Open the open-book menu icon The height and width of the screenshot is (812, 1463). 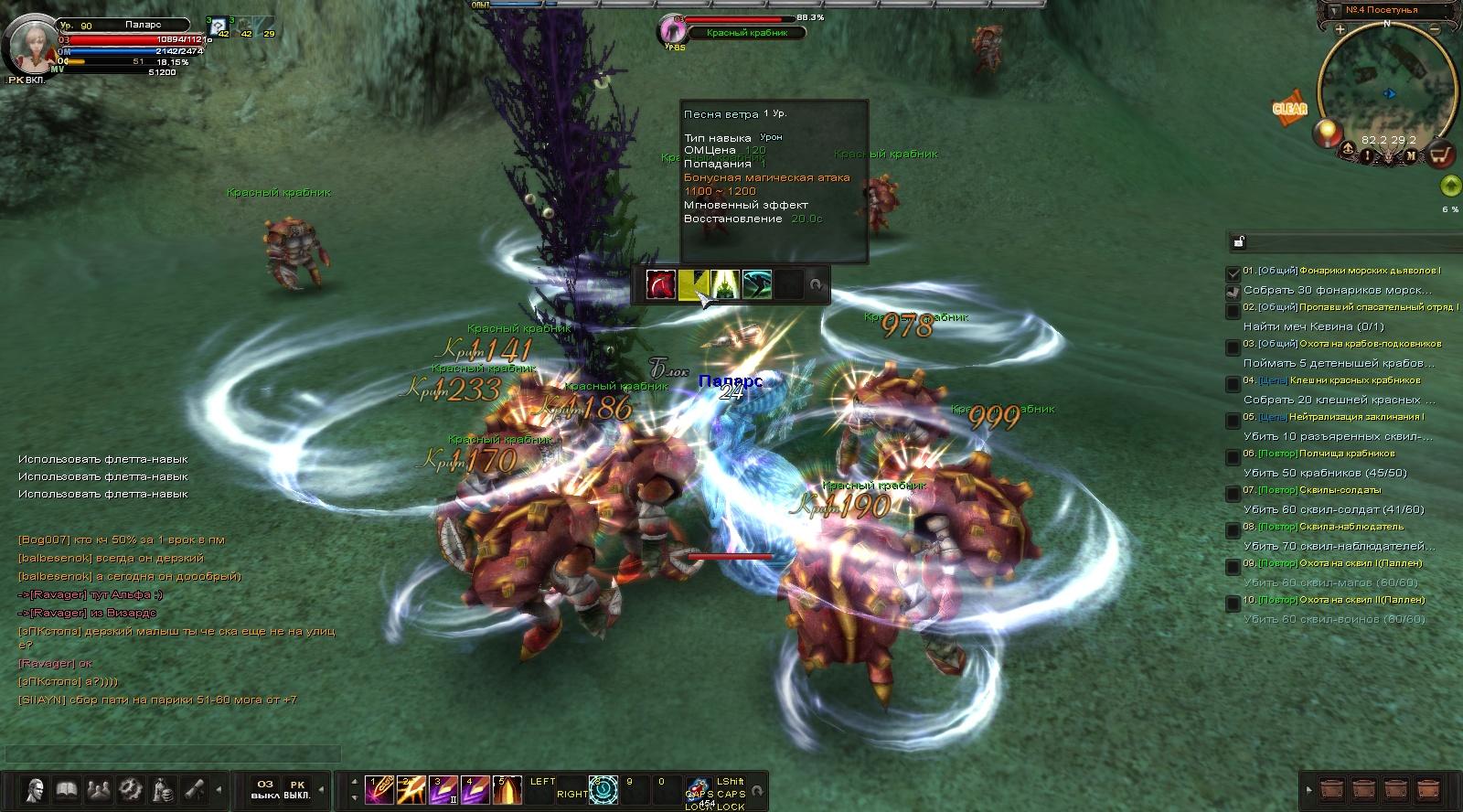pyautogui.click(x=66, y=789)
